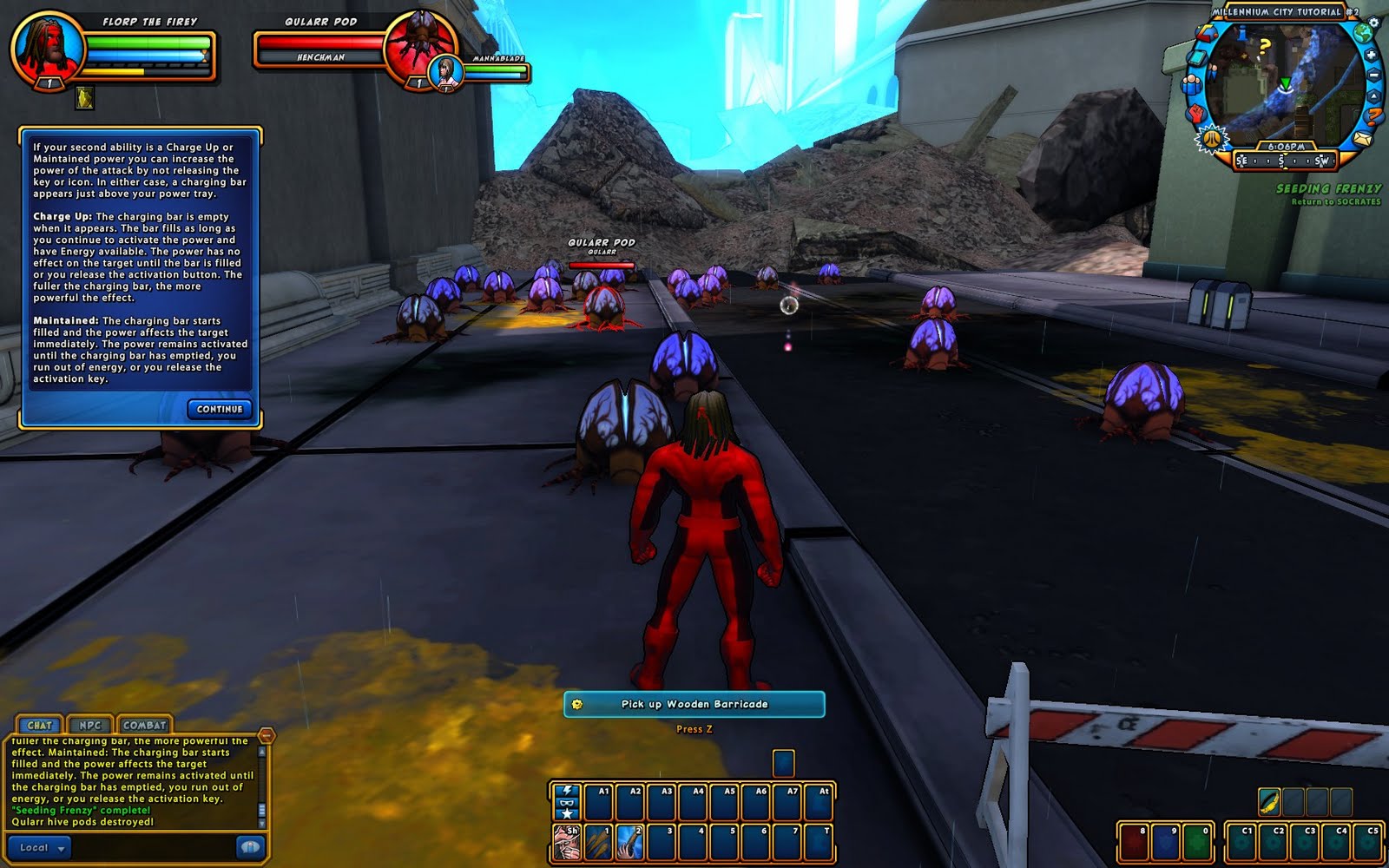Open minimap options with the gear icon
This screenshot has width=1389, height=868.
1374,23
